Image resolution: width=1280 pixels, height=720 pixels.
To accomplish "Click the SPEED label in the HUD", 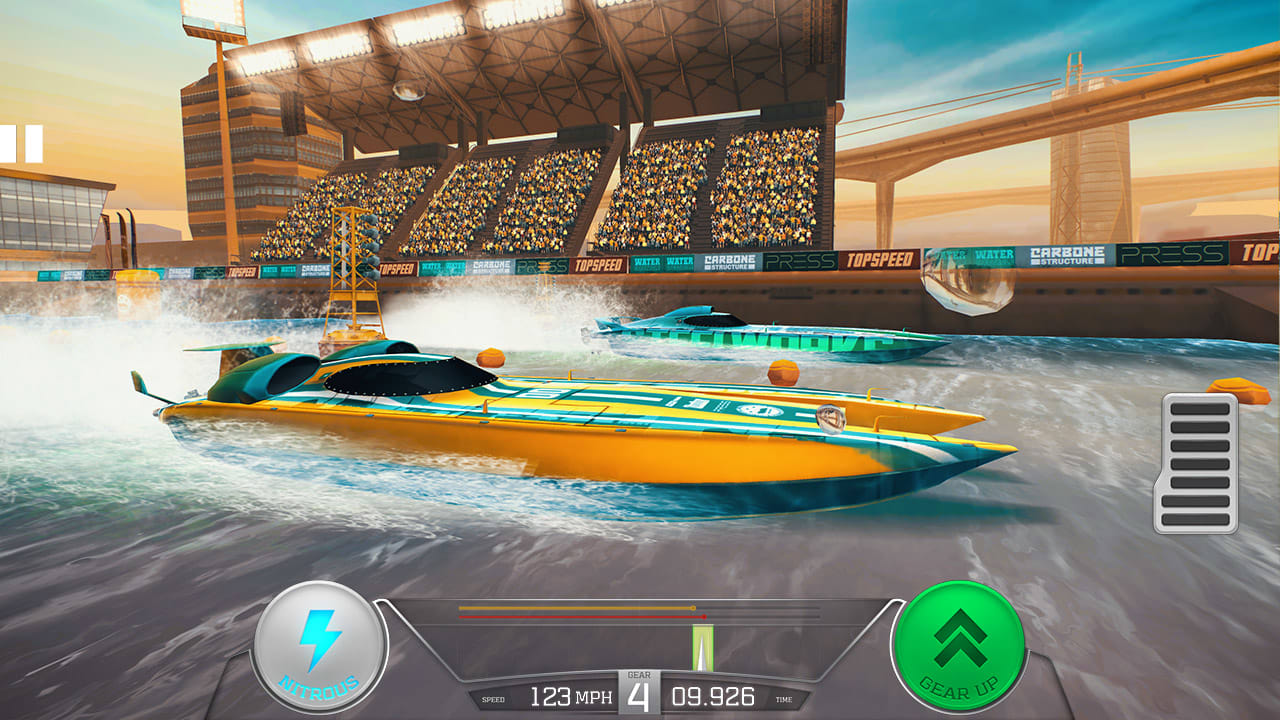I will click(493, 698).
